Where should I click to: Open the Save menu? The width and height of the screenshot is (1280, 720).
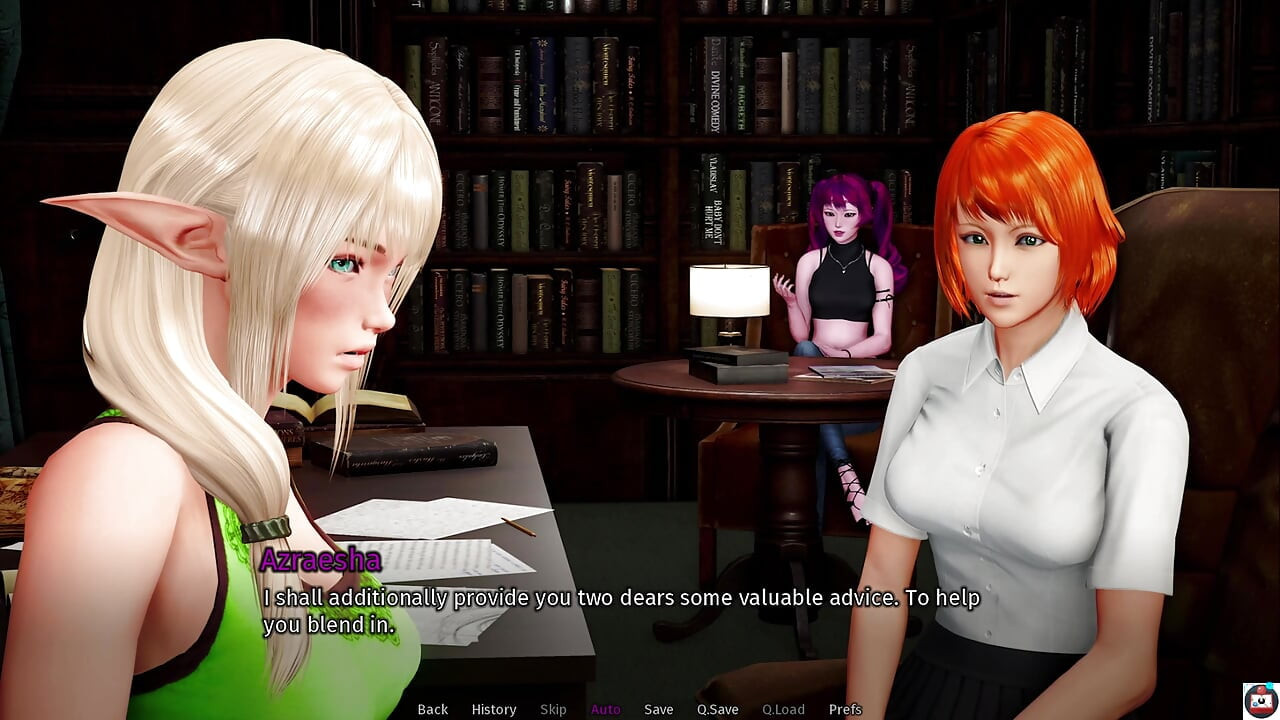coord(658,709)
